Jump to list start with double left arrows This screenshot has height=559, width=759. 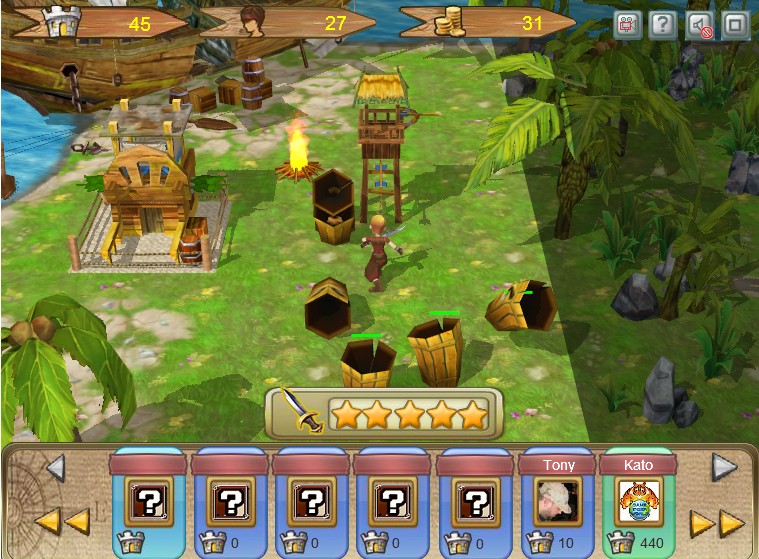[x=62, y=520]
